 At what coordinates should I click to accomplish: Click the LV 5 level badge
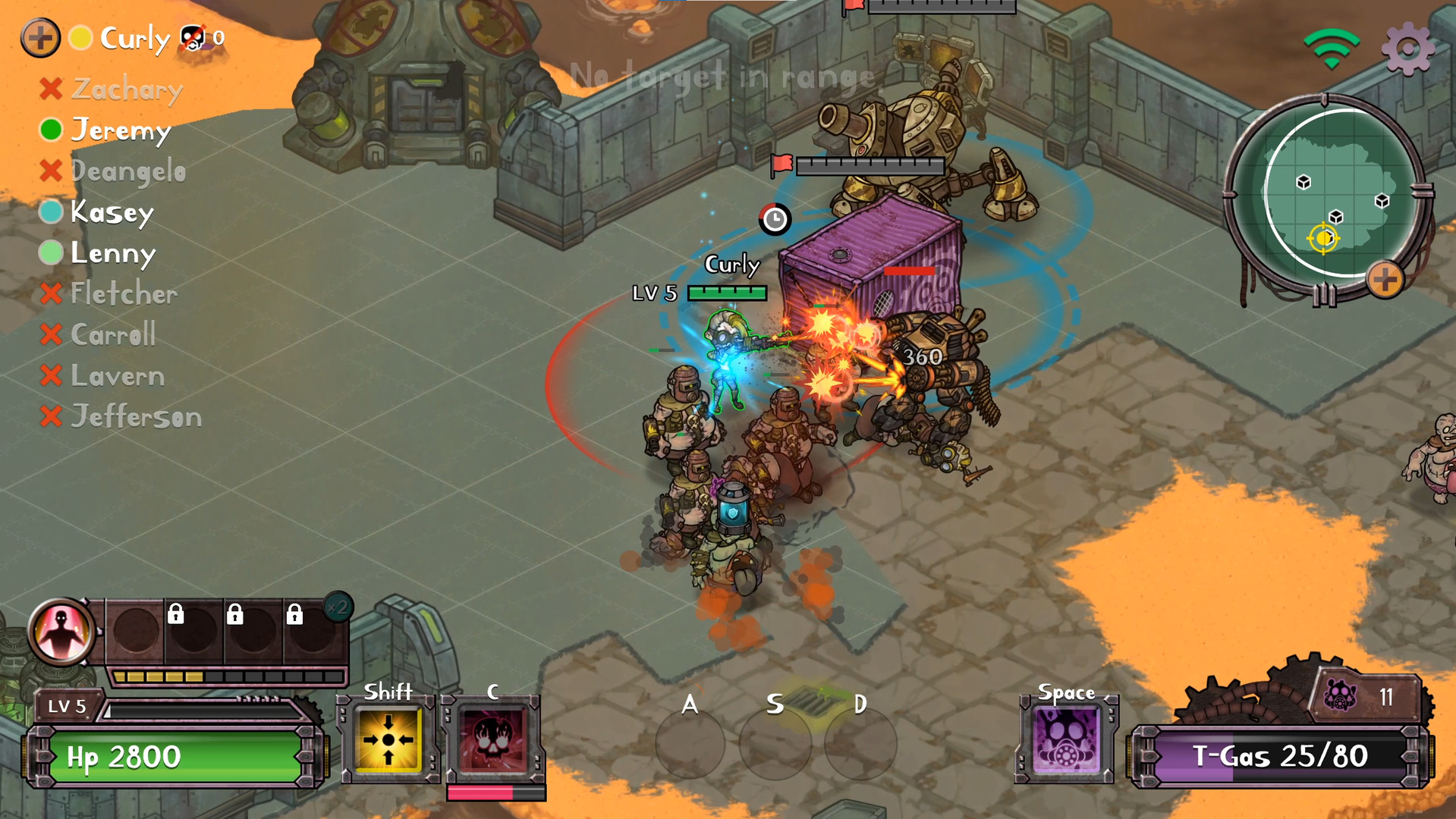click(67, 706)
